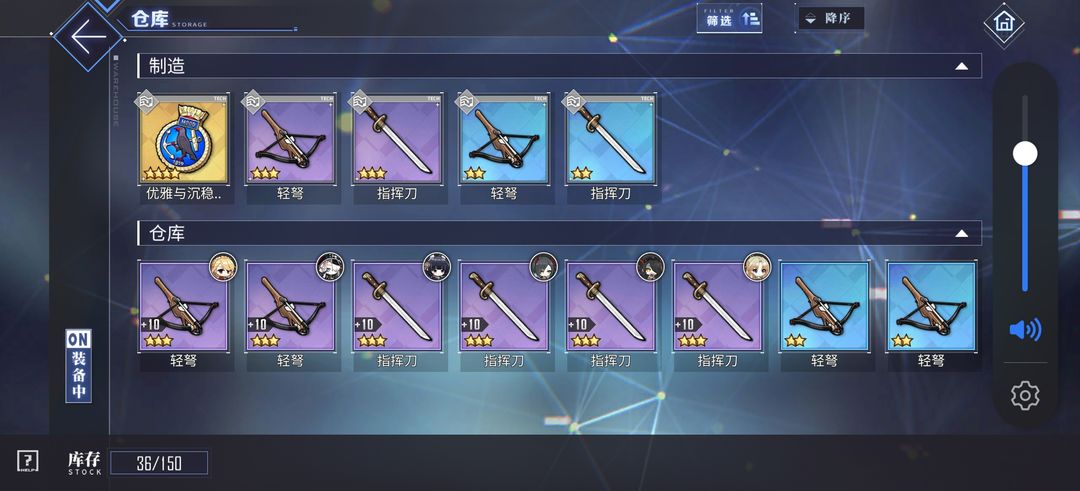Choose the purple 指挥刀 in the 制造 section
This screenshot has width=1080, height=491.
(396, 141)
